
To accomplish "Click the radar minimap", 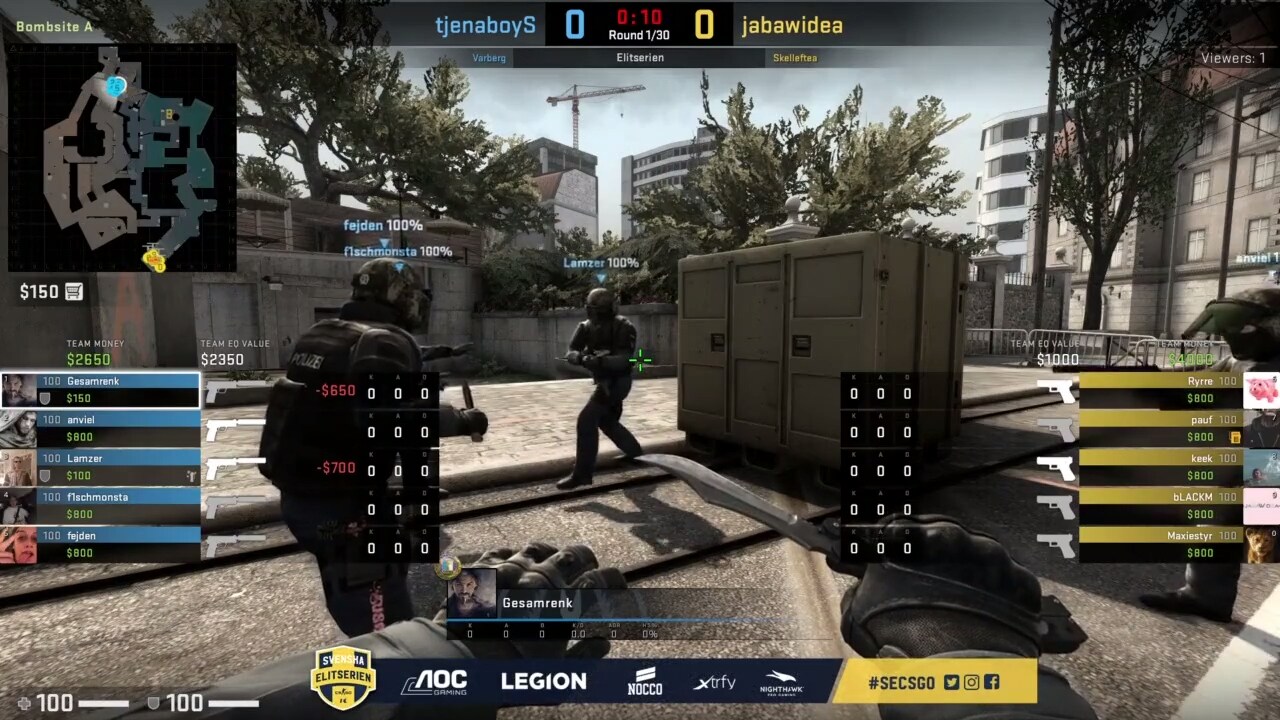I will (122, 158).
